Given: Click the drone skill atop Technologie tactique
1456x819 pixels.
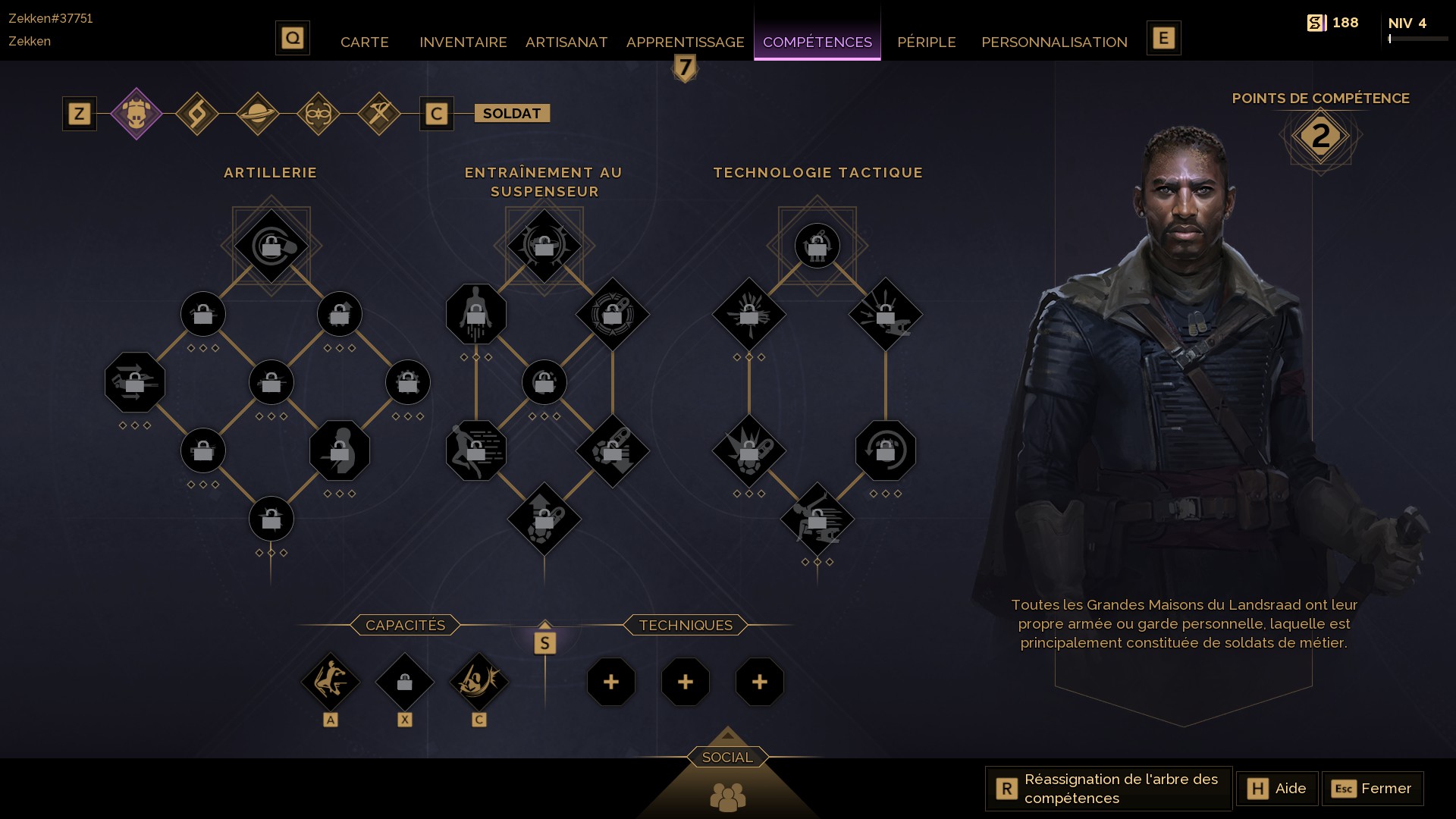Looking at the screenshot, I should point(816,245).
